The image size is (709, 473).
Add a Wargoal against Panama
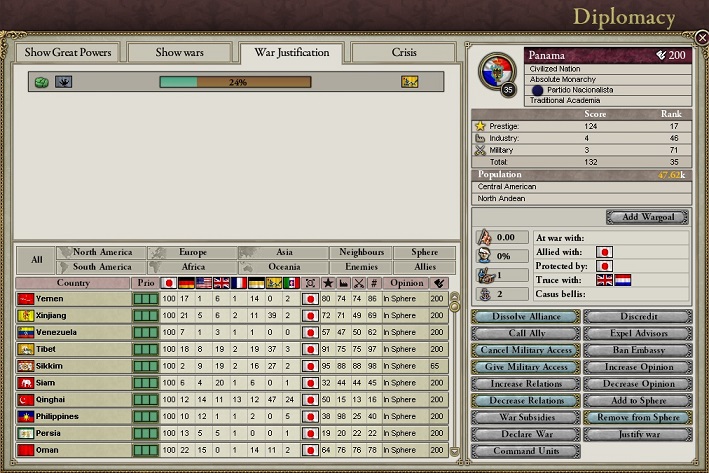pyautogui.click(x=647, y=217)
